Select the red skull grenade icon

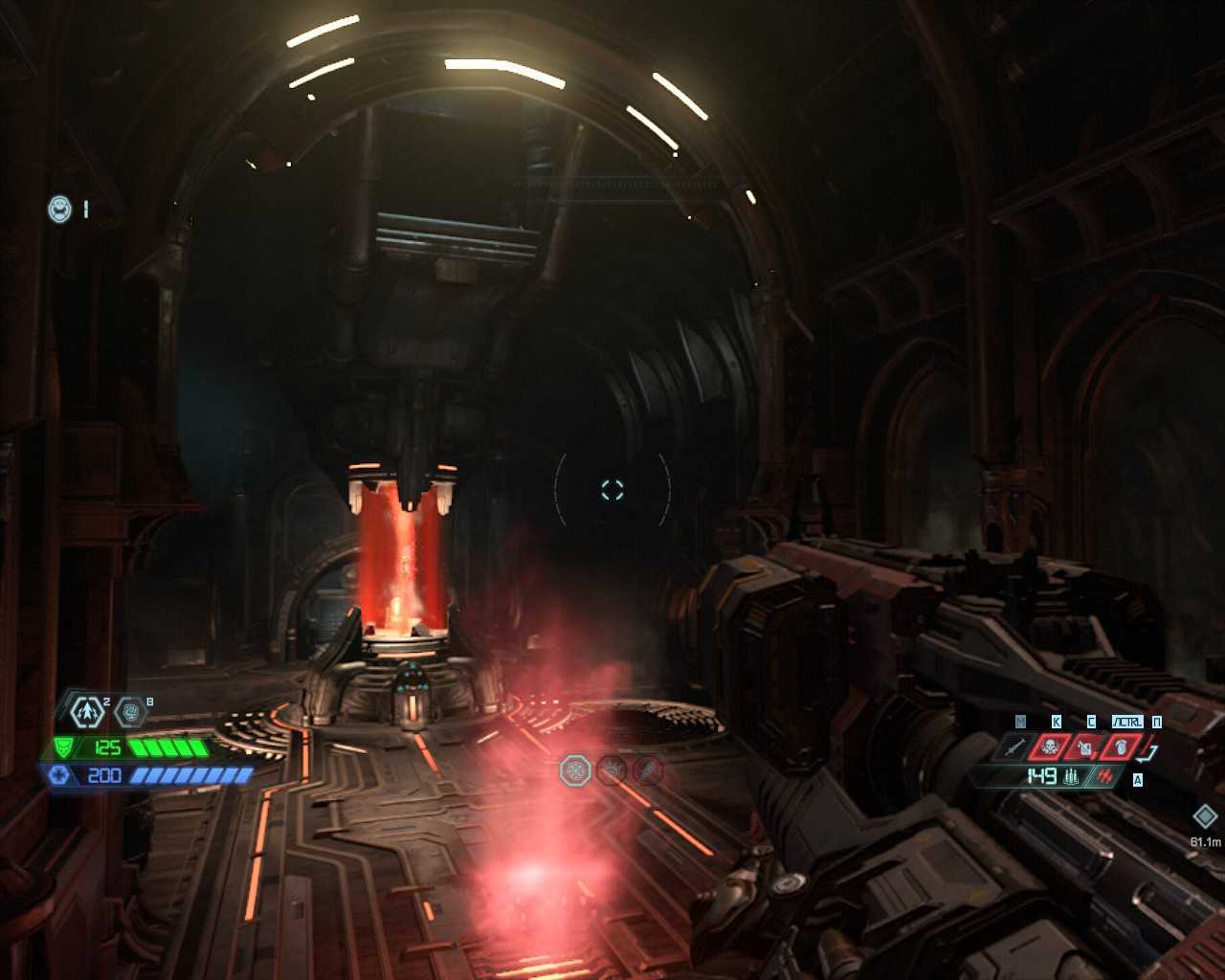tap(1050, 746)
